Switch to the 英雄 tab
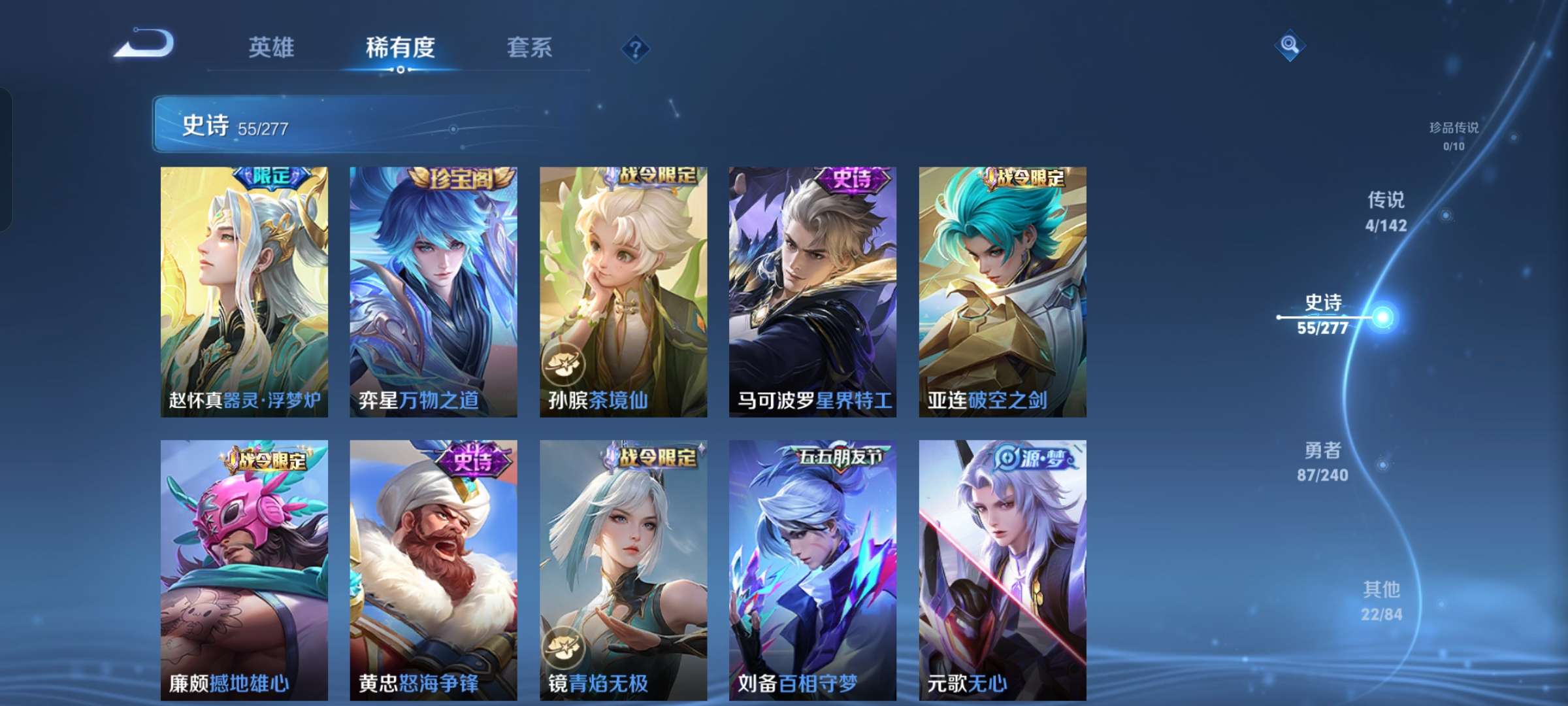This screenshot has width=1568, height=706. 273,47
